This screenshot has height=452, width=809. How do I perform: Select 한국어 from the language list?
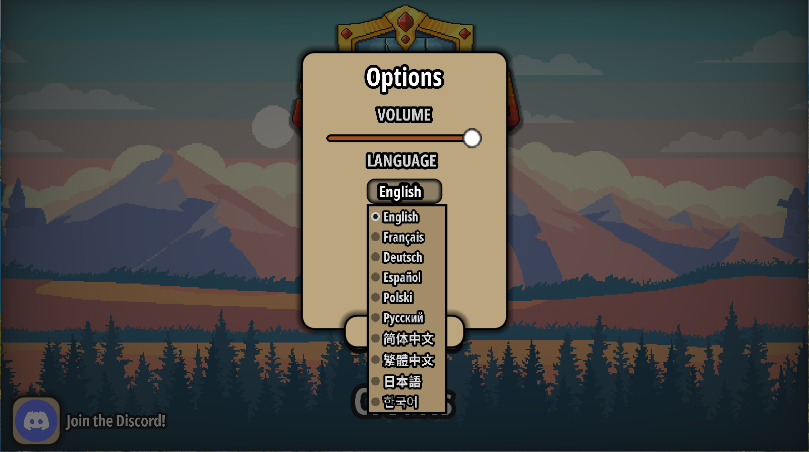400,402
